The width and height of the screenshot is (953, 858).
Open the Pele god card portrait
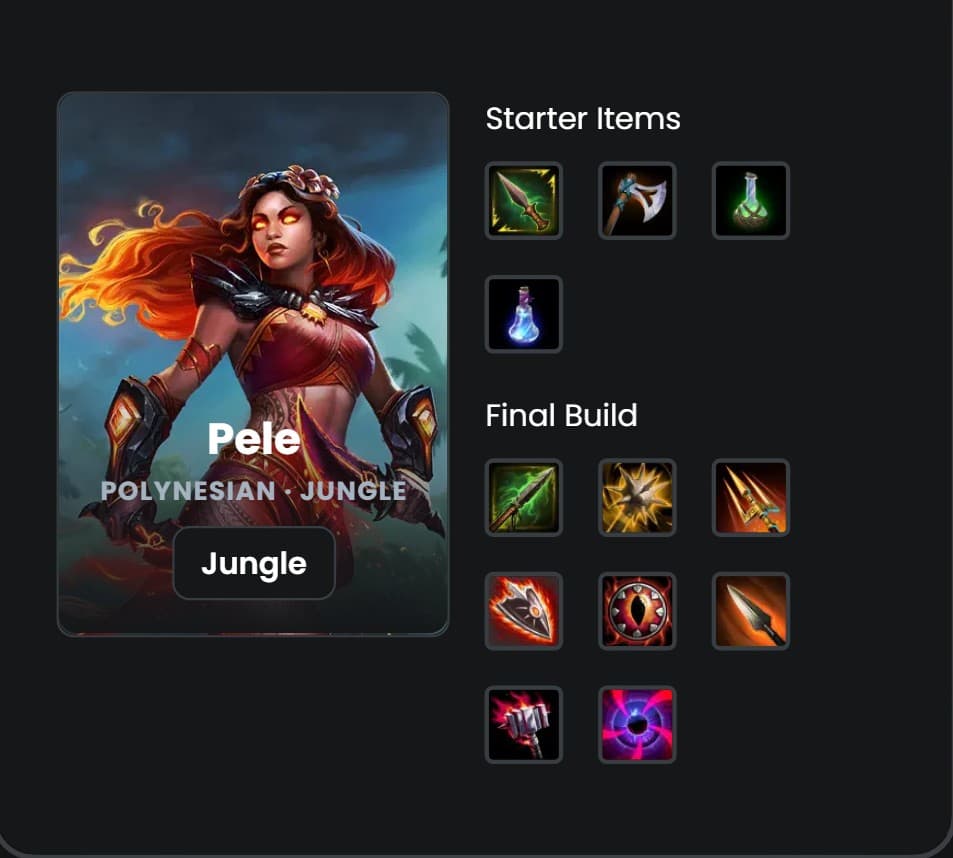coord(253,300)
